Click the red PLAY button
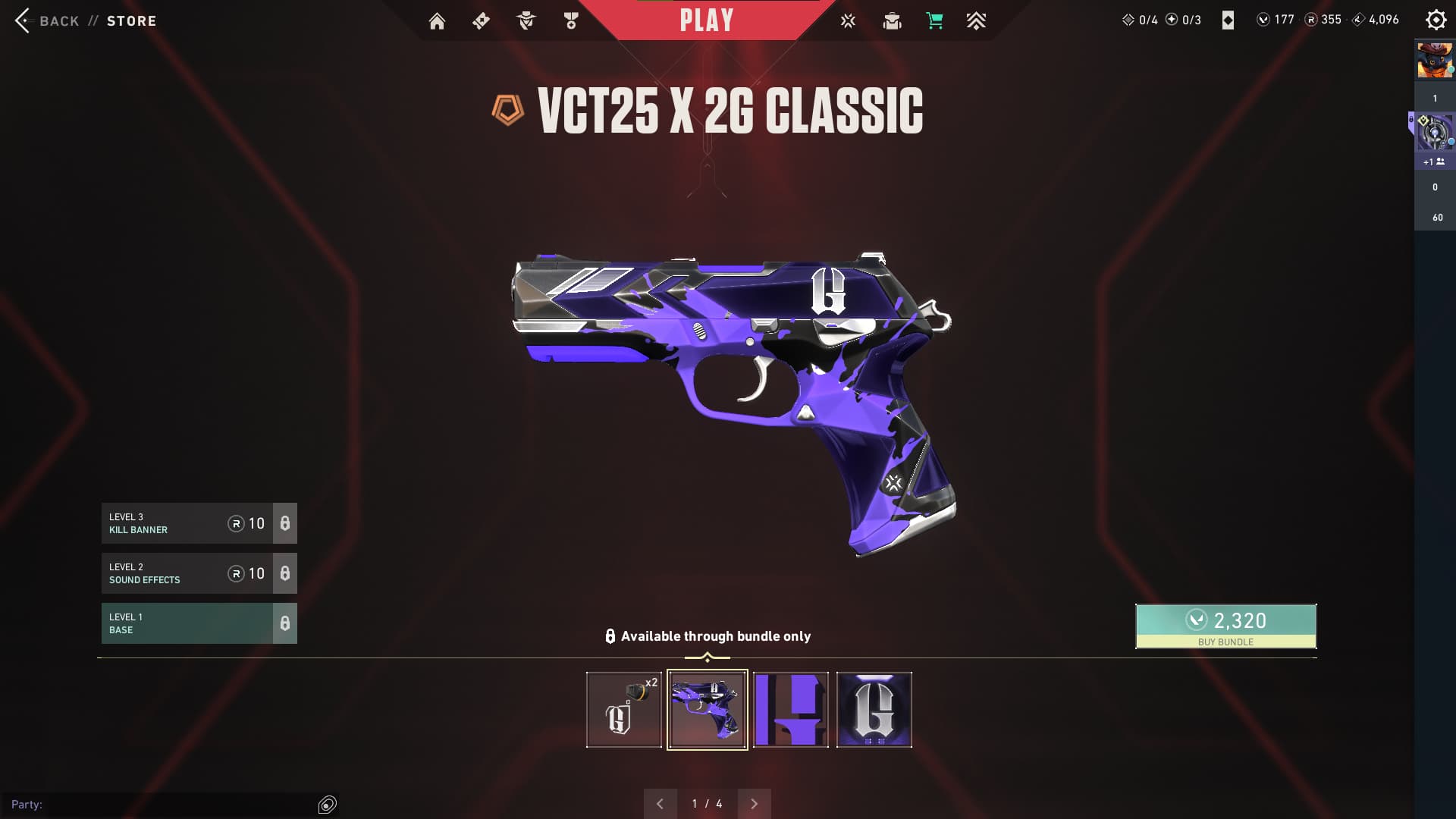The width and height of the screenshot is (1456, 819). click(706, 20)
